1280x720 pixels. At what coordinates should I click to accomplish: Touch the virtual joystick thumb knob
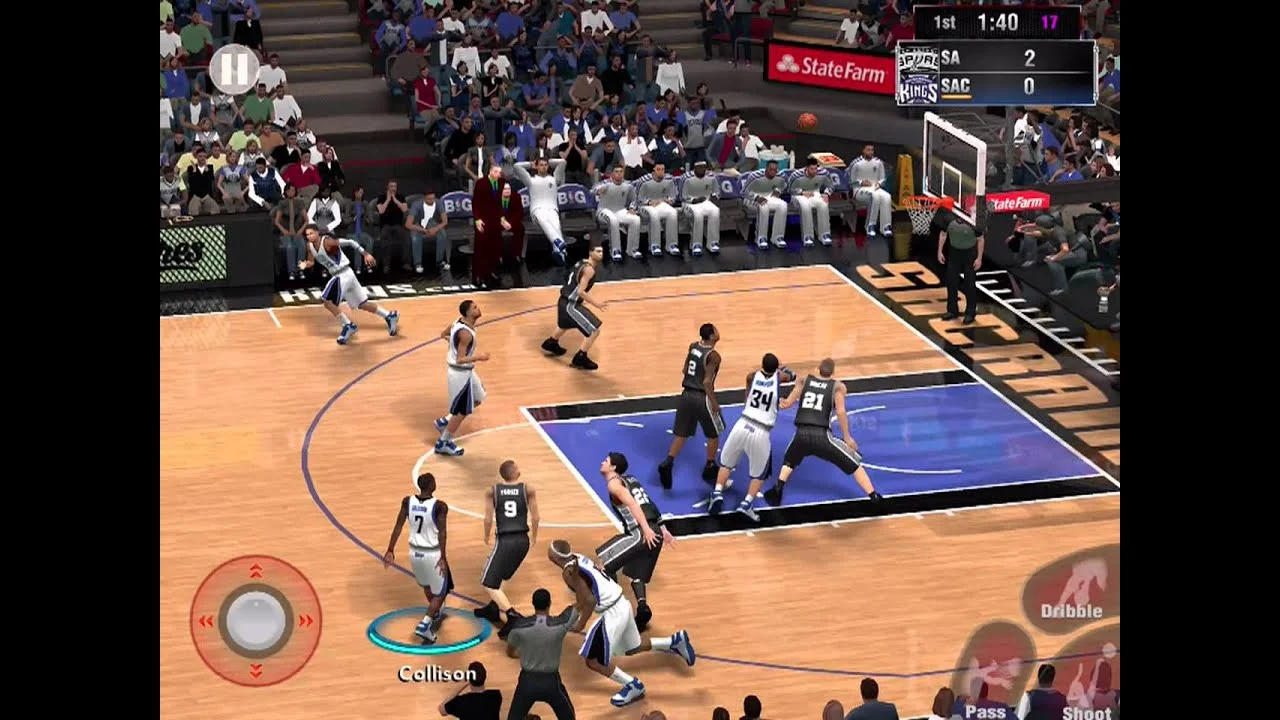[x=256, y=620]
